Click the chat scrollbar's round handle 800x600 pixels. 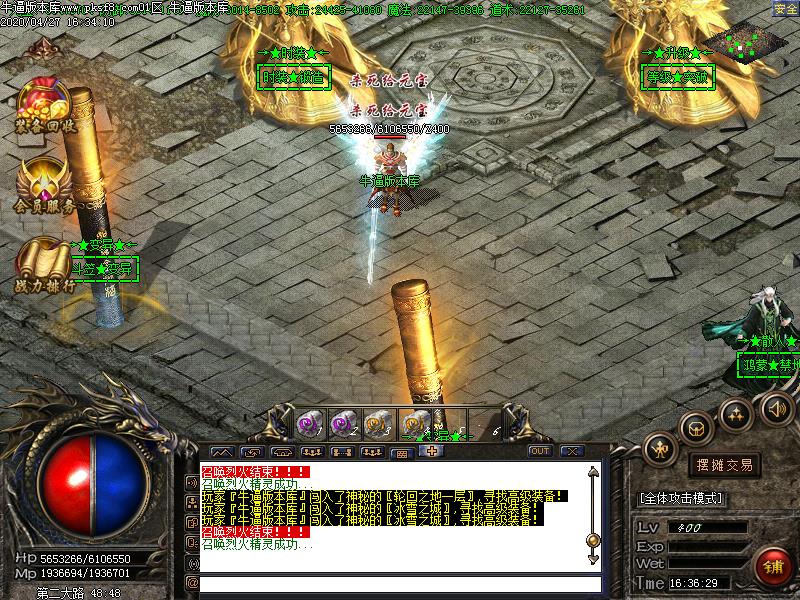(x=592, y=540)
